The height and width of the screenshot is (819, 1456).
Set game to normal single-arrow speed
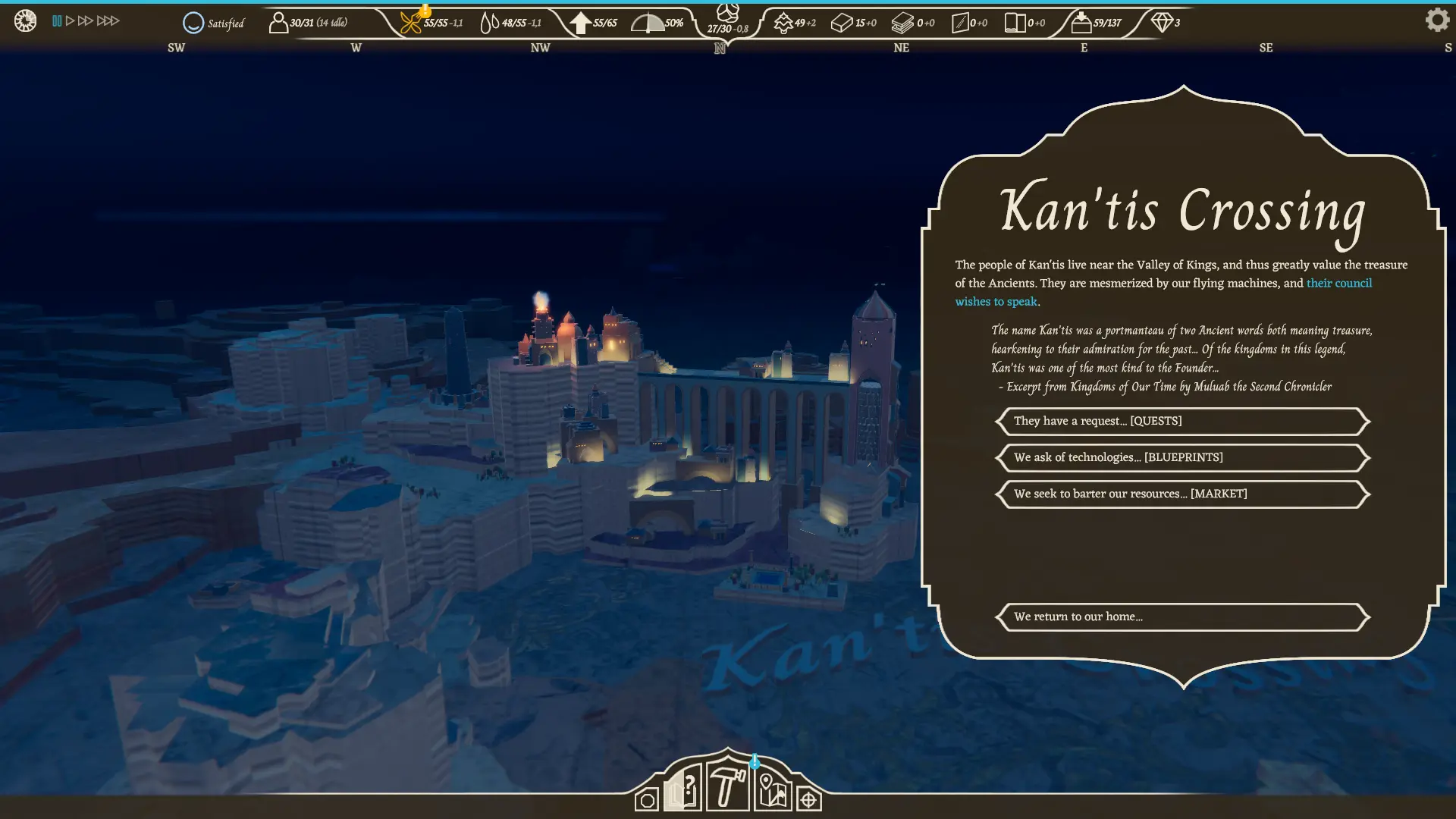click(70, 20)
